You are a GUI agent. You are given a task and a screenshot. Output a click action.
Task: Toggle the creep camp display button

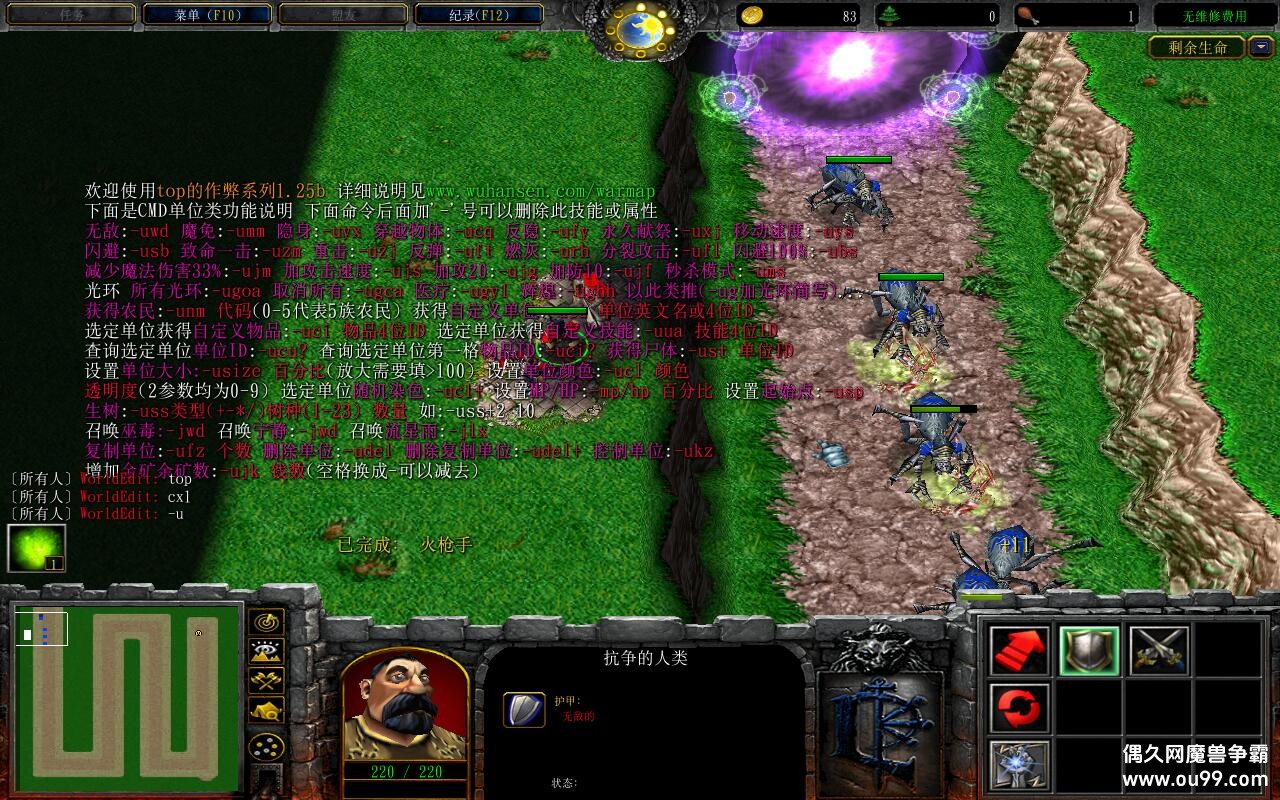point(266,711)
